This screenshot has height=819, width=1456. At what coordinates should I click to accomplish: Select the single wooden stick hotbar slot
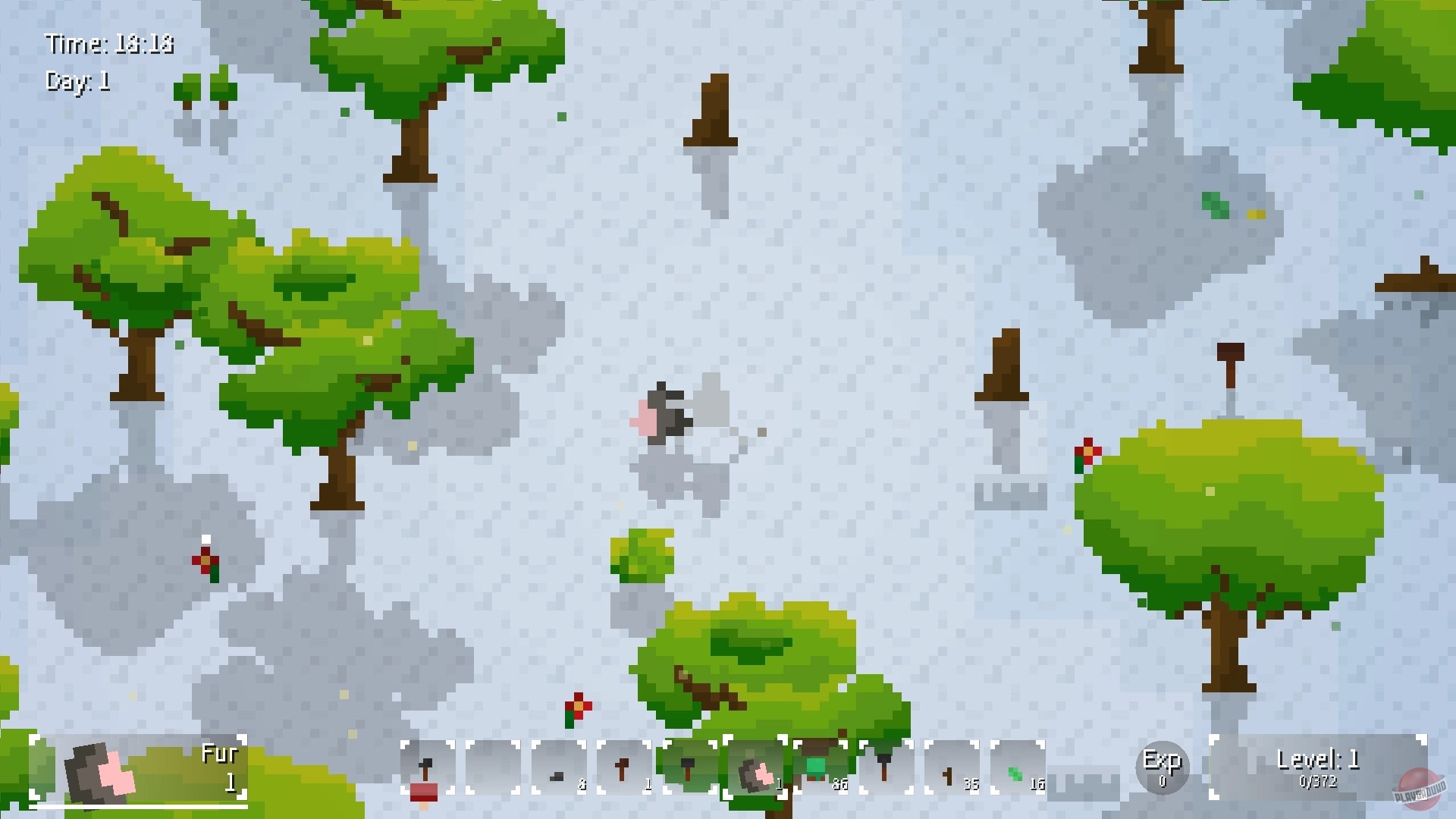tap(626, 770)
